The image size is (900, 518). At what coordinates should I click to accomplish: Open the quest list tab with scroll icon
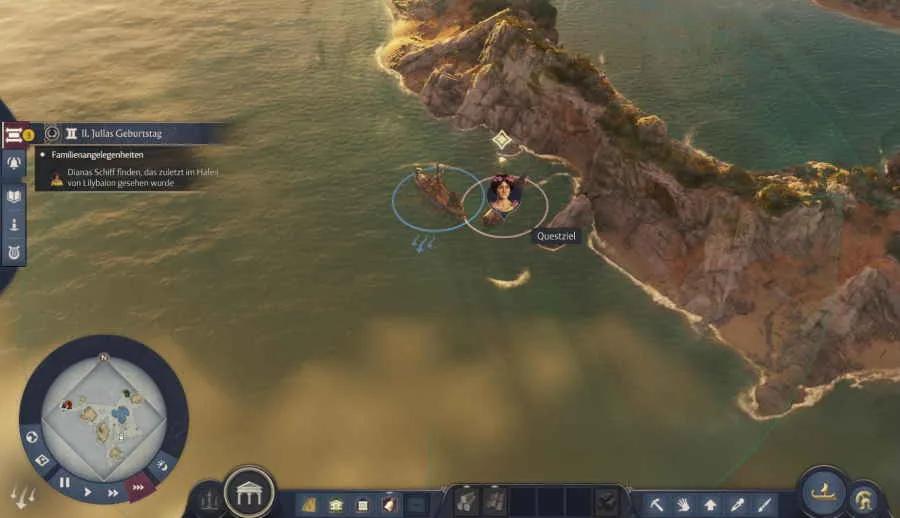(15, 134)
